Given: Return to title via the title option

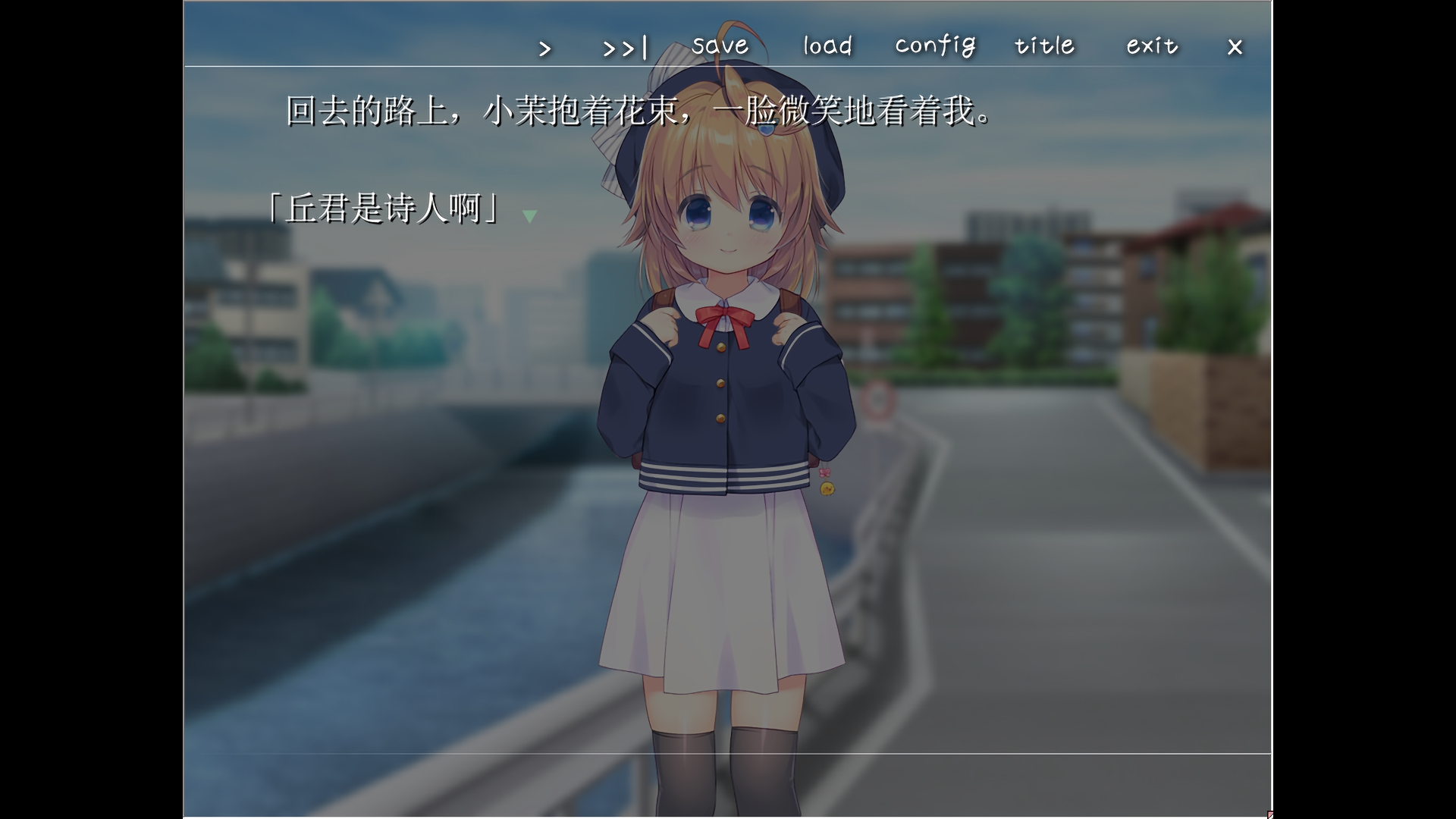Looking at the screenshot, I should 1043,46.
